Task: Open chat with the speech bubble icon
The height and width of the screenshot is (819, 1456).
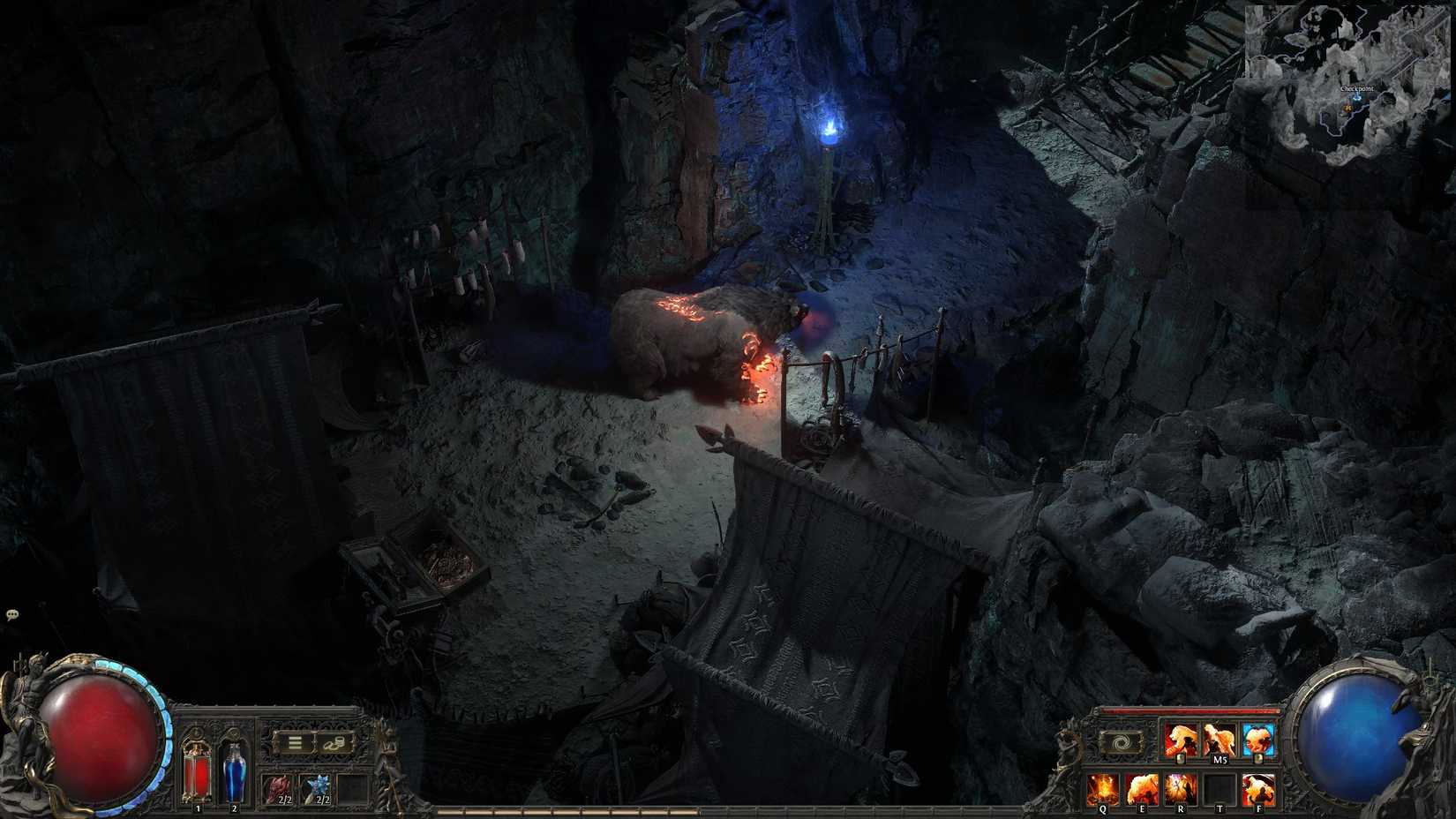Action: [12, 612]
